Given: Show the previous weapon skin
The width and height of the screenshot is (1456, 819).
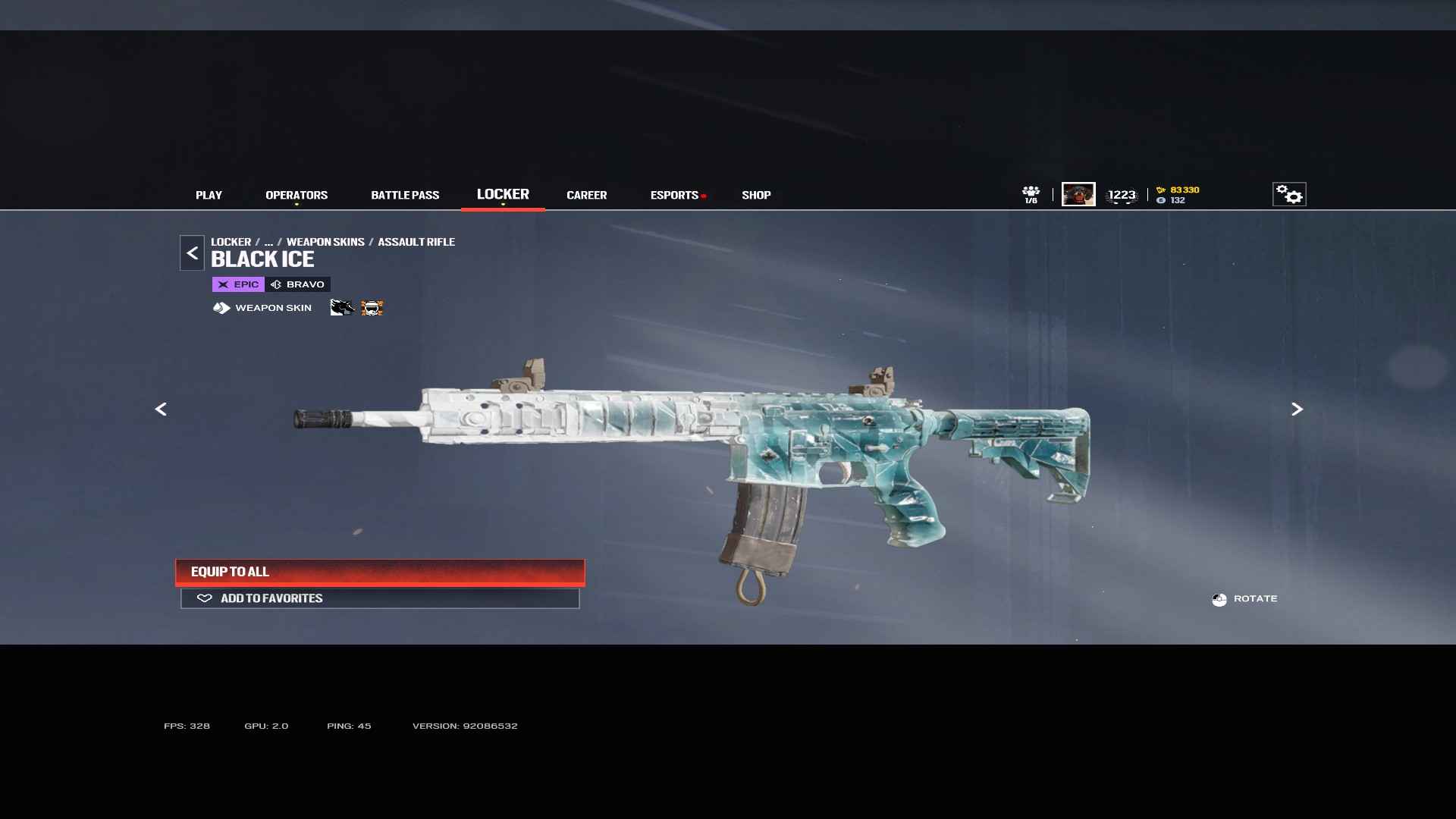Looking at the screenshot, I should pos(161,409).
